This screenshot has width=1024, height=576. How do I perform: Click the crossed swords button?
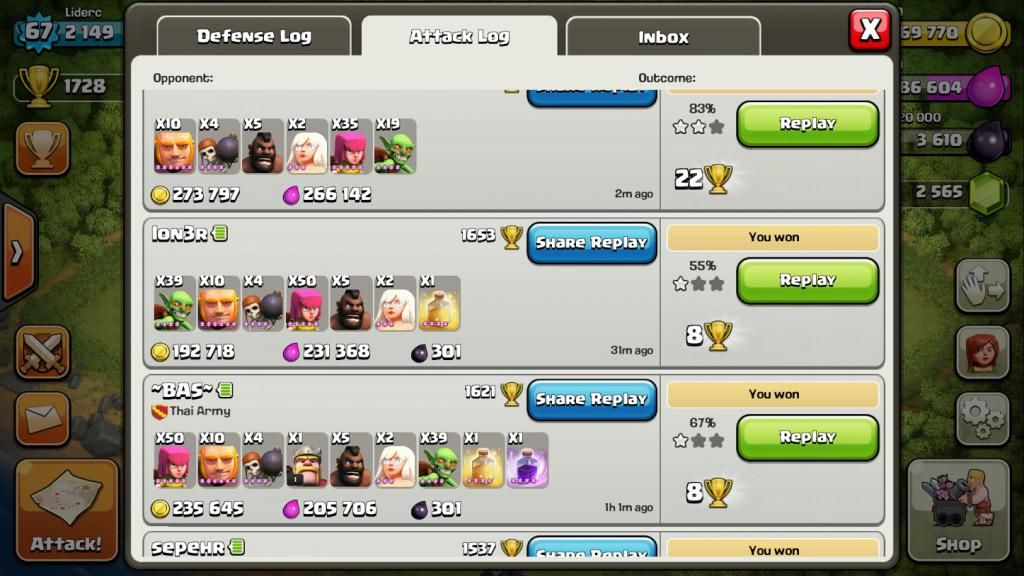(42, 354)
